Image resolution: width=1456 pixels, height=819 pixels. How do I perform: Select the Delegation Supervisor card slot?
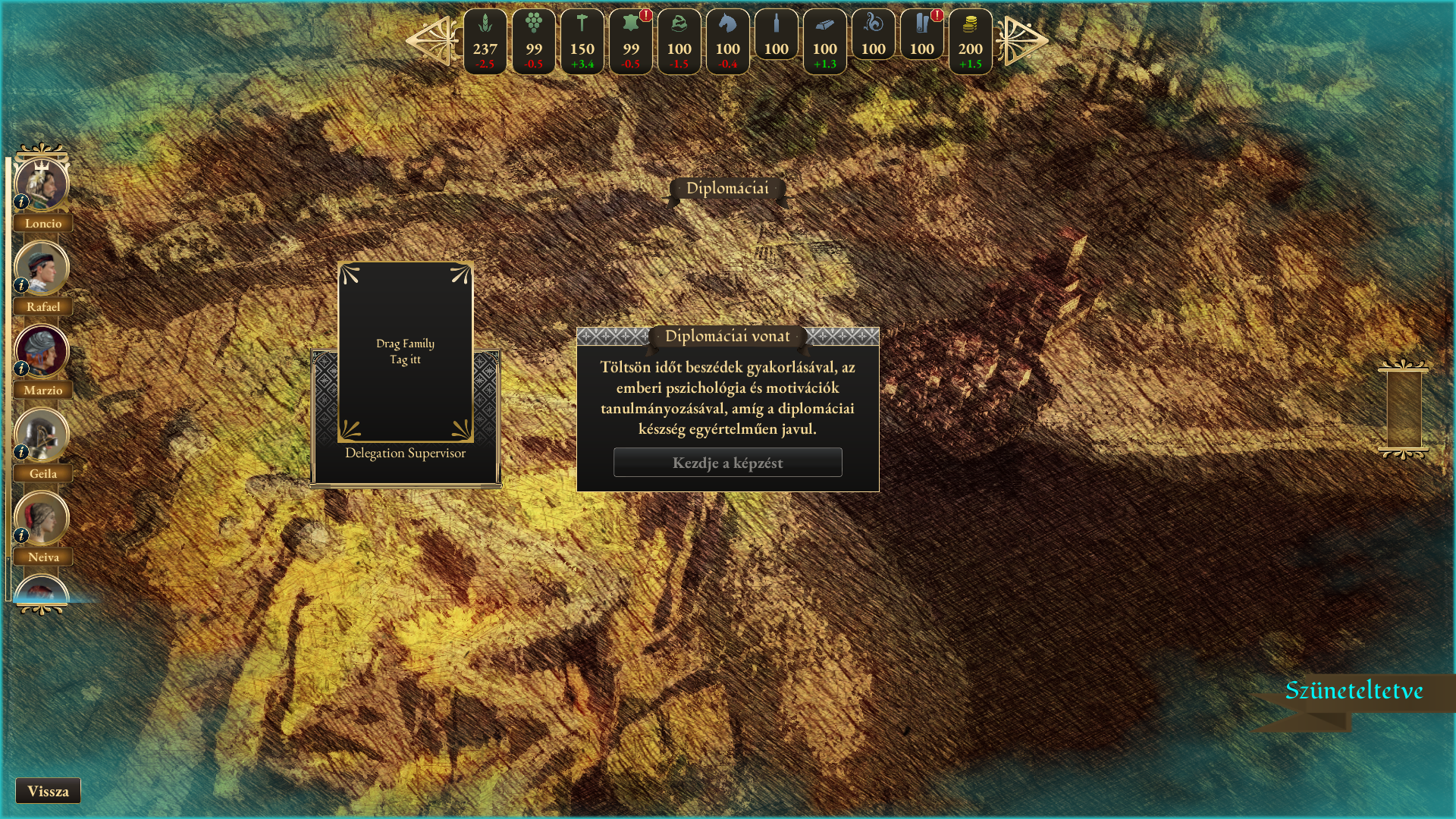click(x=405, y=353)
